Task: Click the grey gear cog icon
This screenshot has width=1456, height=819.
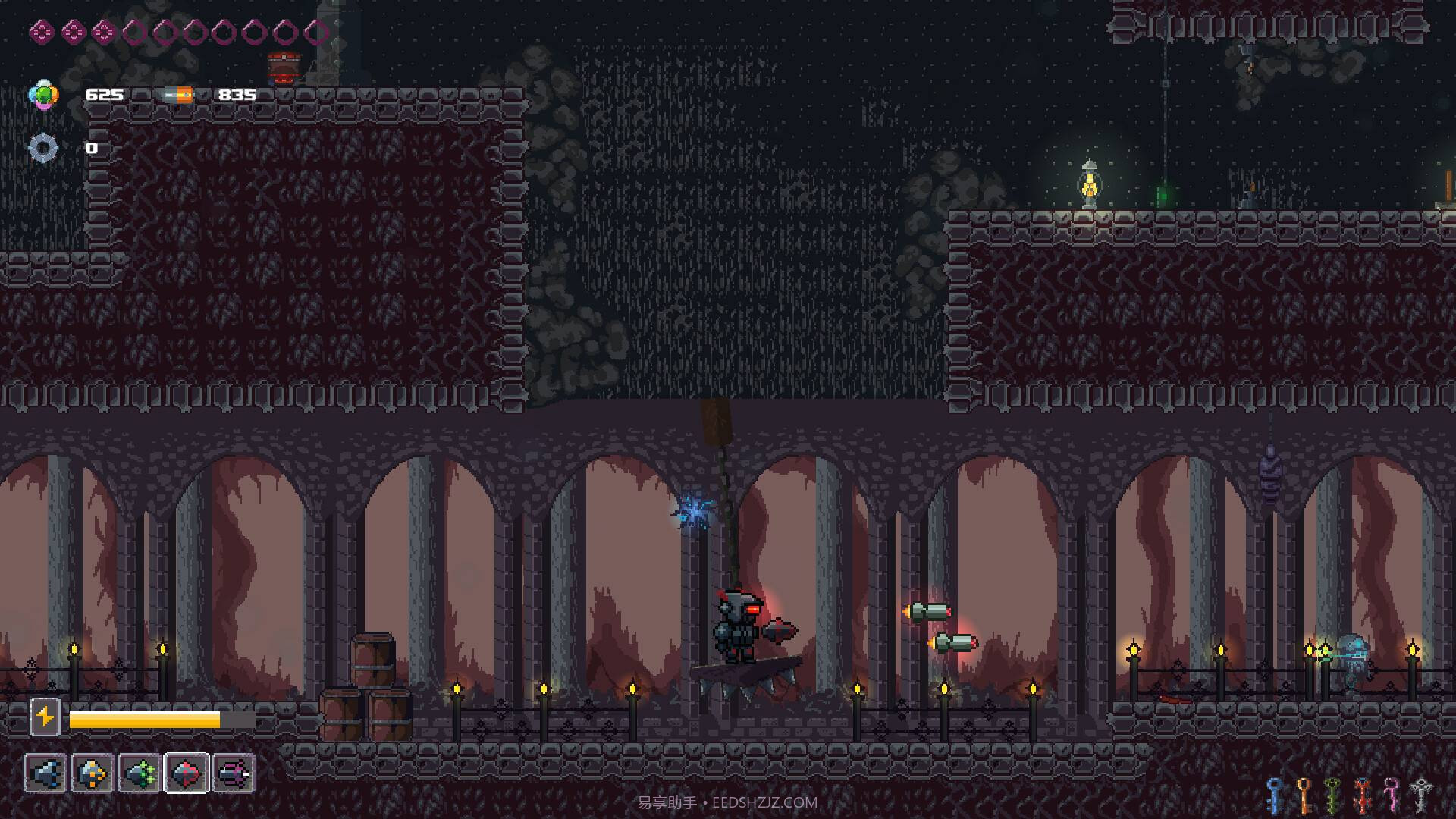Action: click(x=42, y=148)
